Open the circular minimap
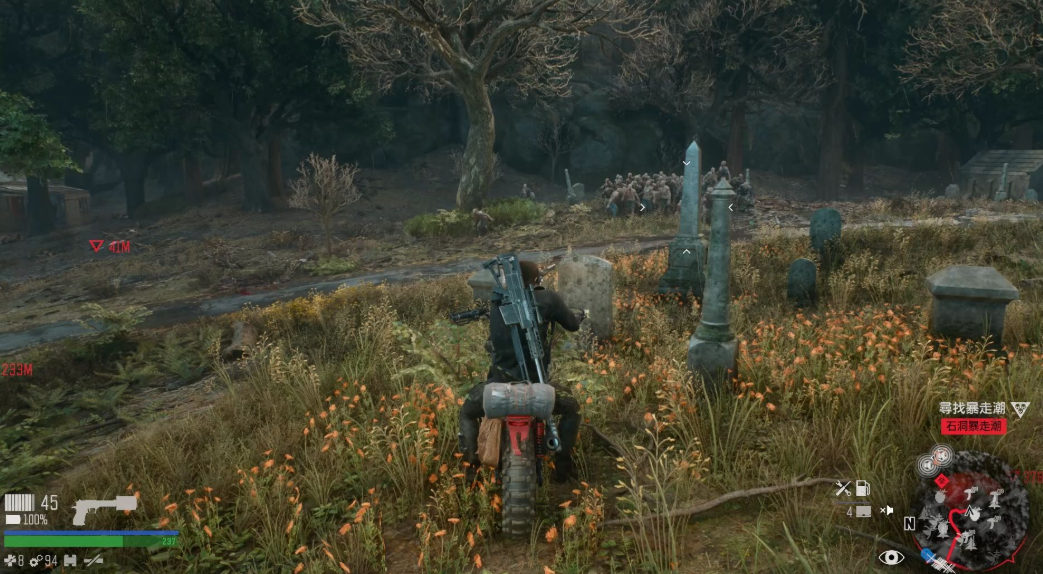The height and width of the screenshot is (574, 1043). tap(969, 513)
